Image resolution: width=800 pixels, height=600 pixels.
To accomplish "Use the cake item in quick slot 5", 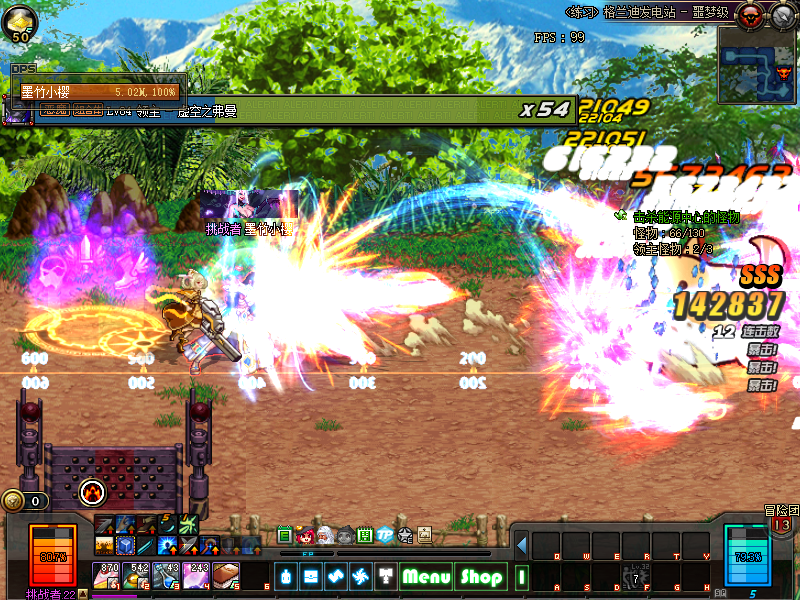I will (226, 575).
